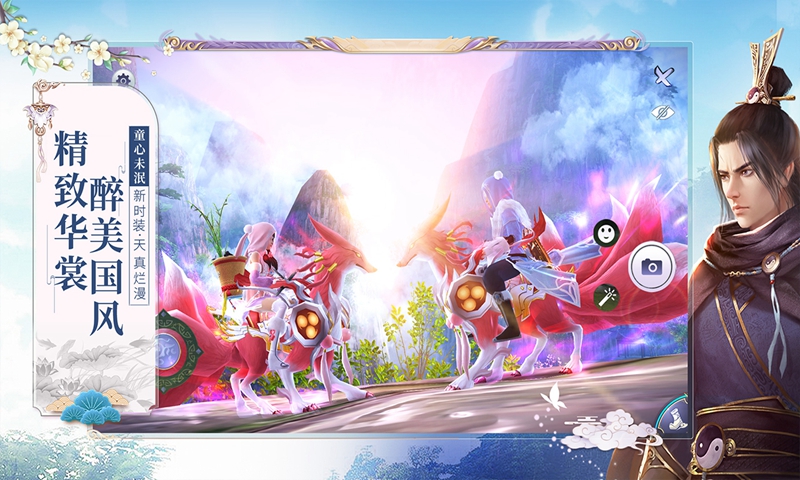
Task: Open the gear settings icon
Action: (x=122, y=79)
